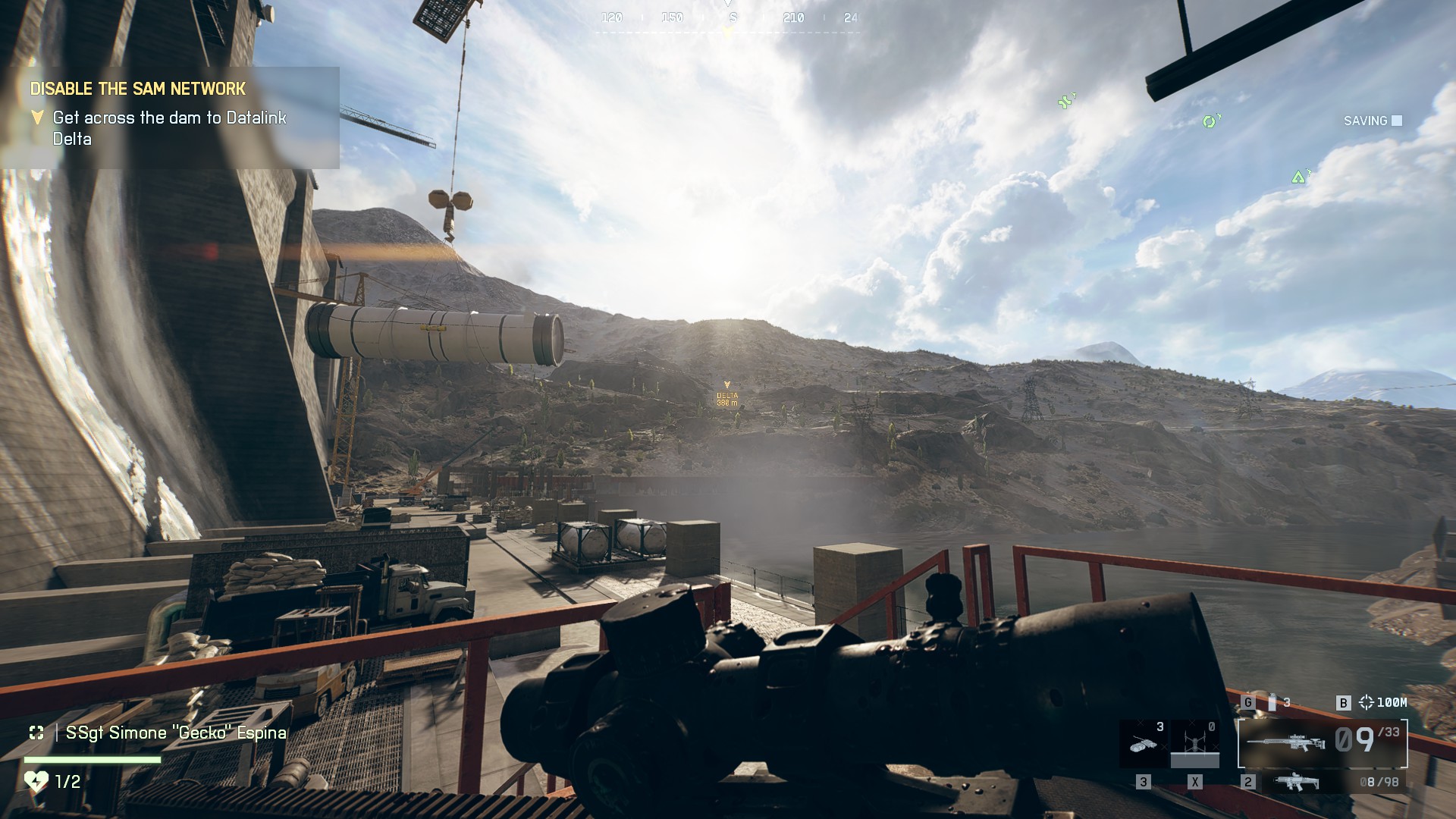Click the squad icon beside SSgt Espina's name

36,733
